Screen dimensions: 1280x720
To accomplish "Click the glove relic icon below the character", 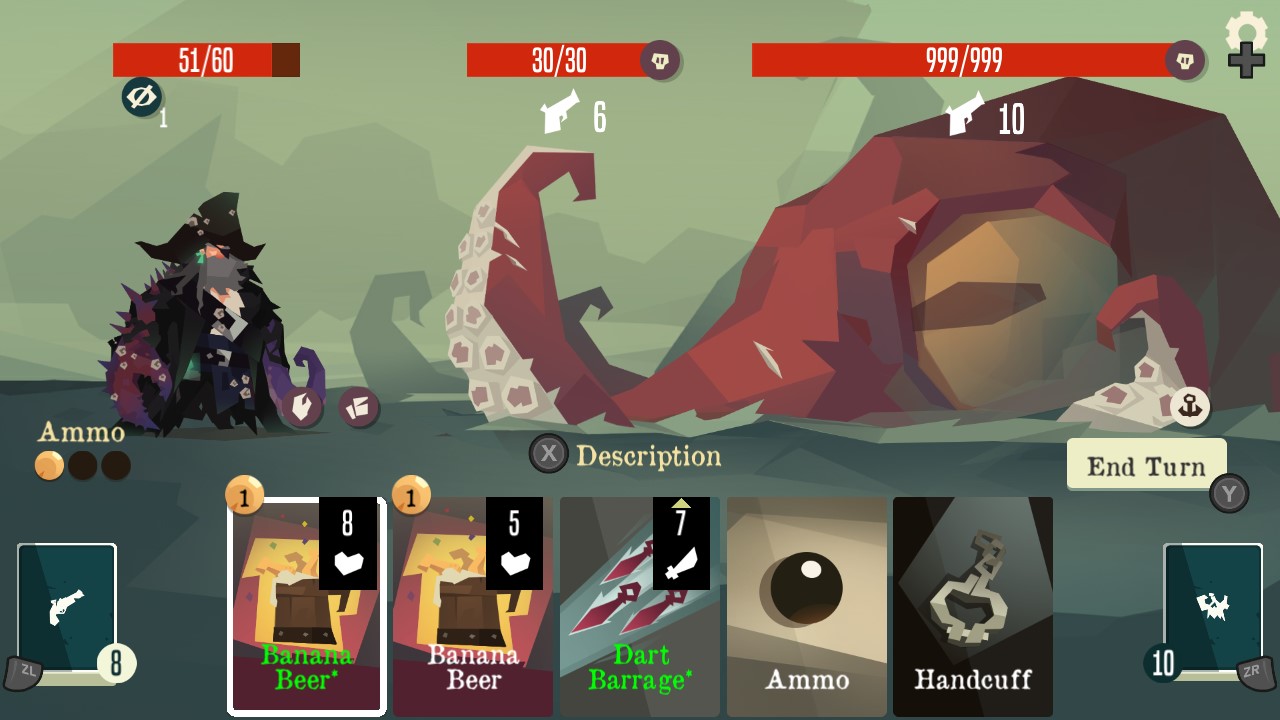I will pyautogui.click(x=303, y=409).
